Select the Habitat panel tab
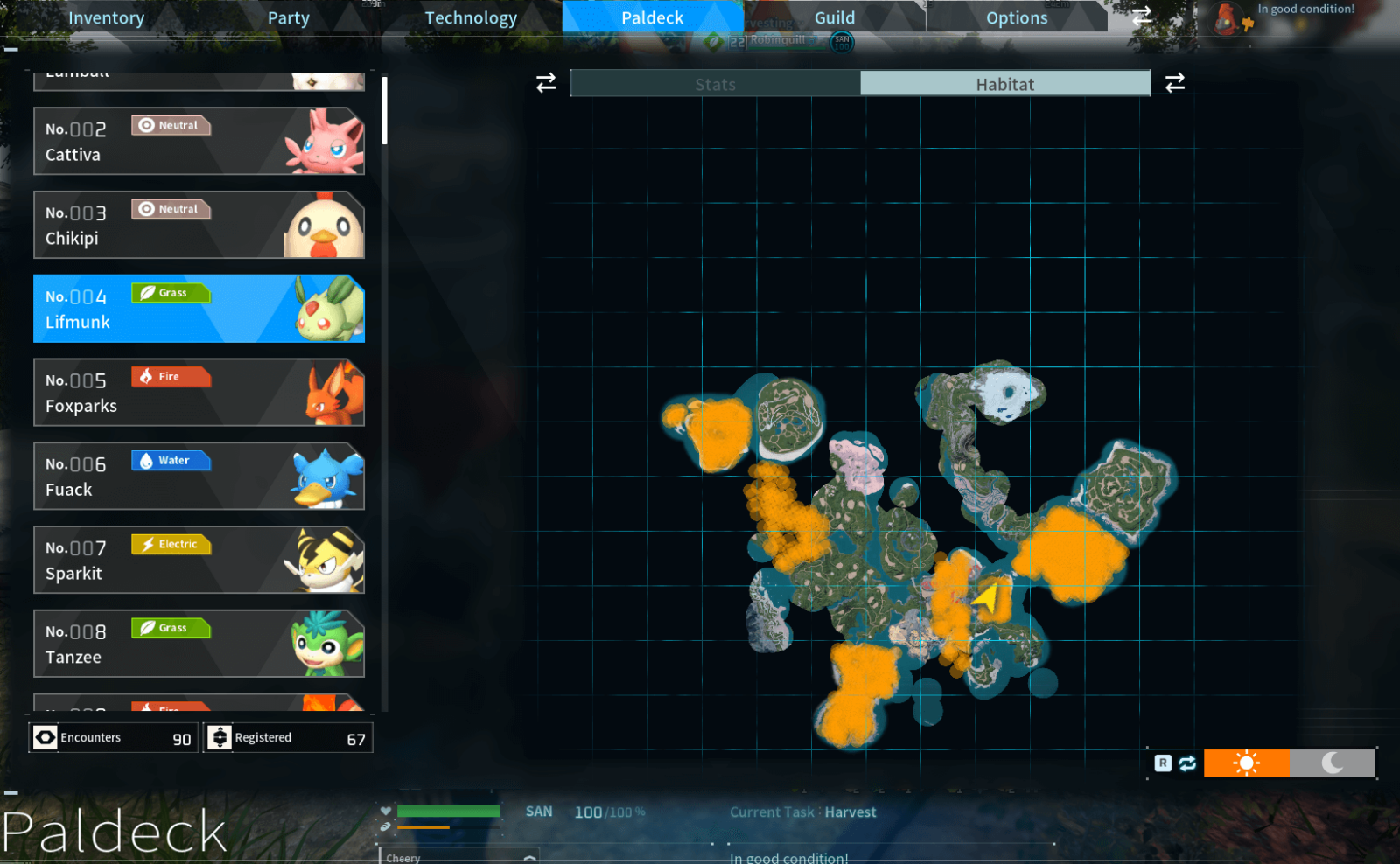Screen dimensions: 1400x864 (1005, 84)
